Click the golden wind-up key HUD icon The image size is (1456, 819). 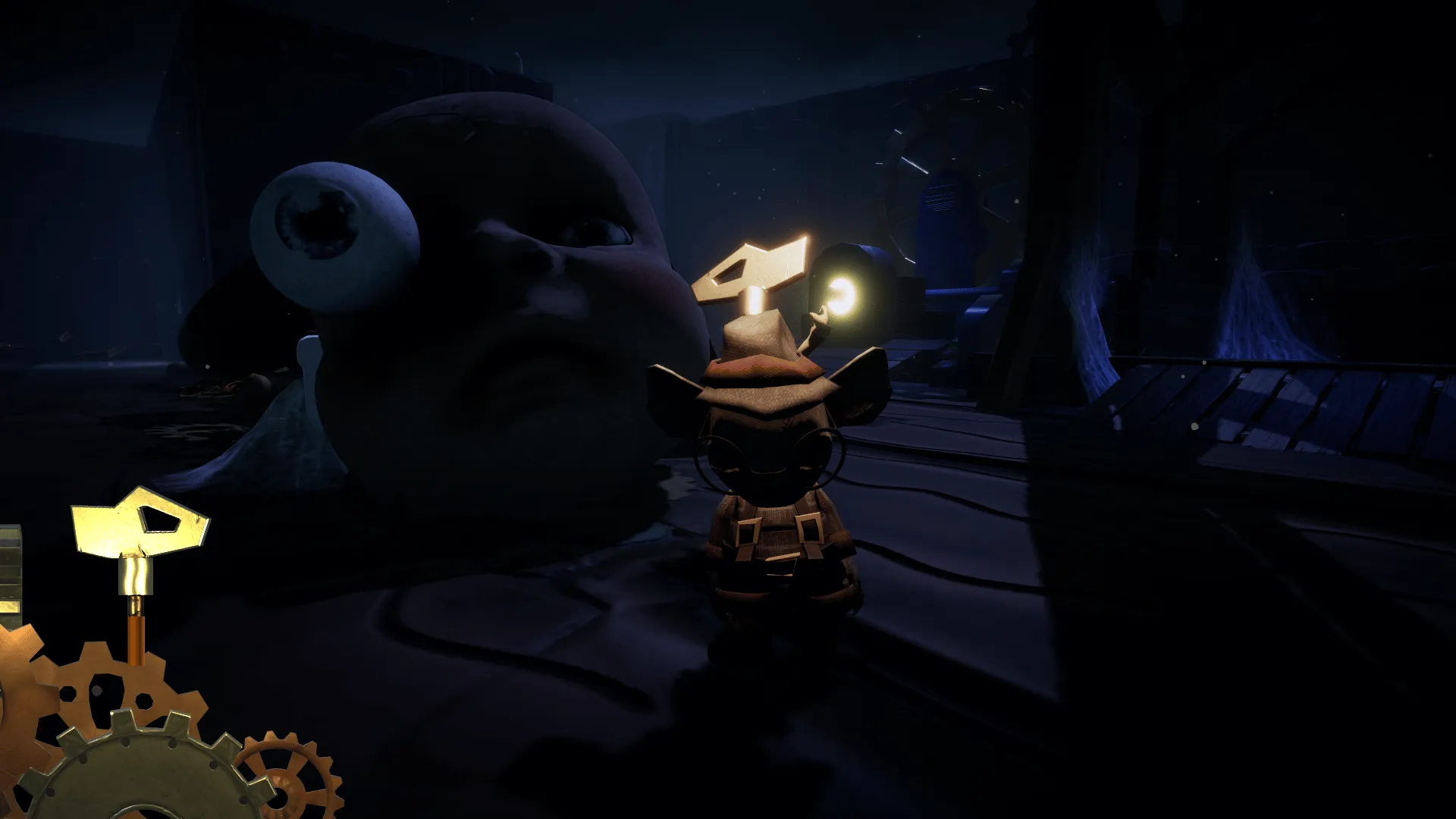point(139,532)
